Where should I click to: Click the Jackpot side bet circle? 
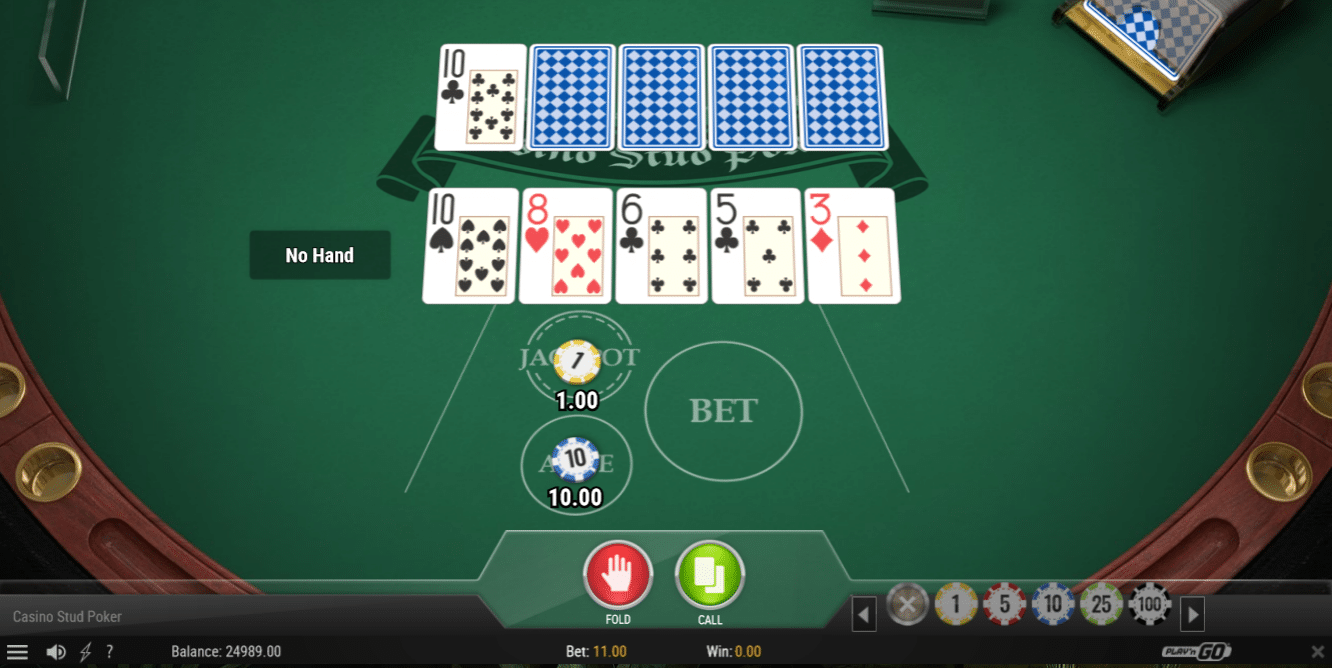point(577,360)
